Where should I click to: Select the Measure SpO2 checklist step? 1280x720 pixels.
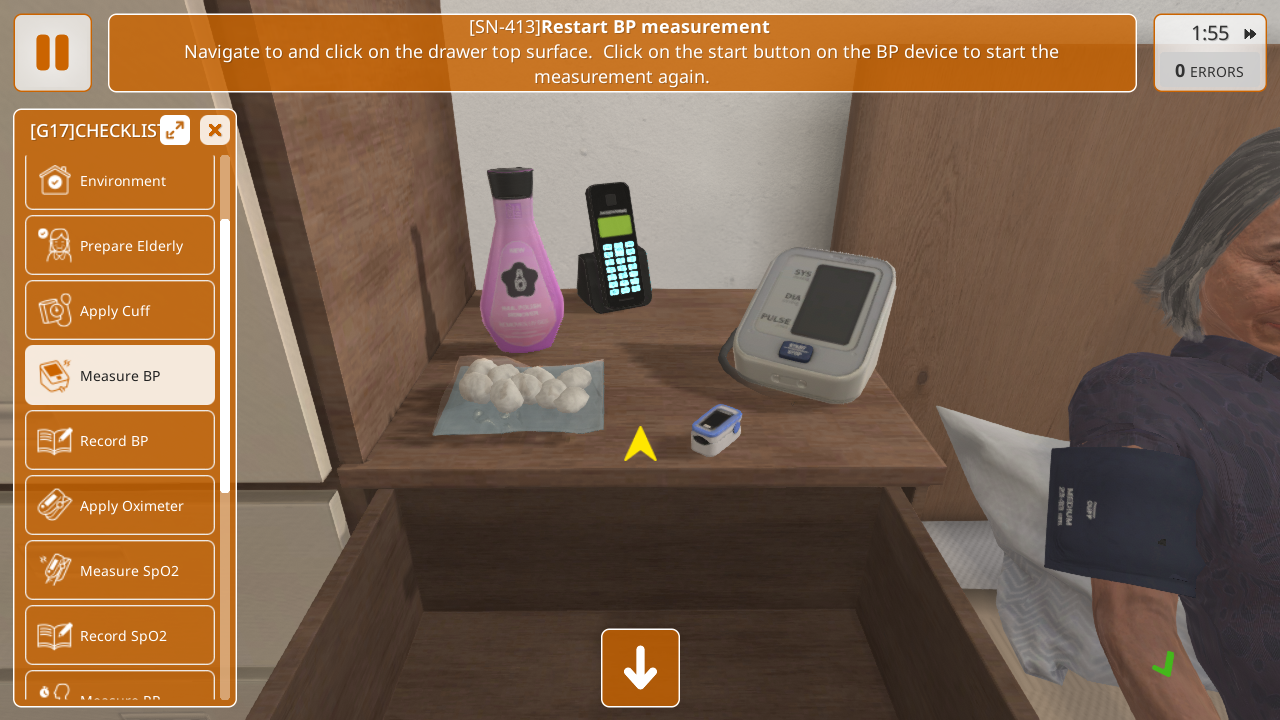120,571
